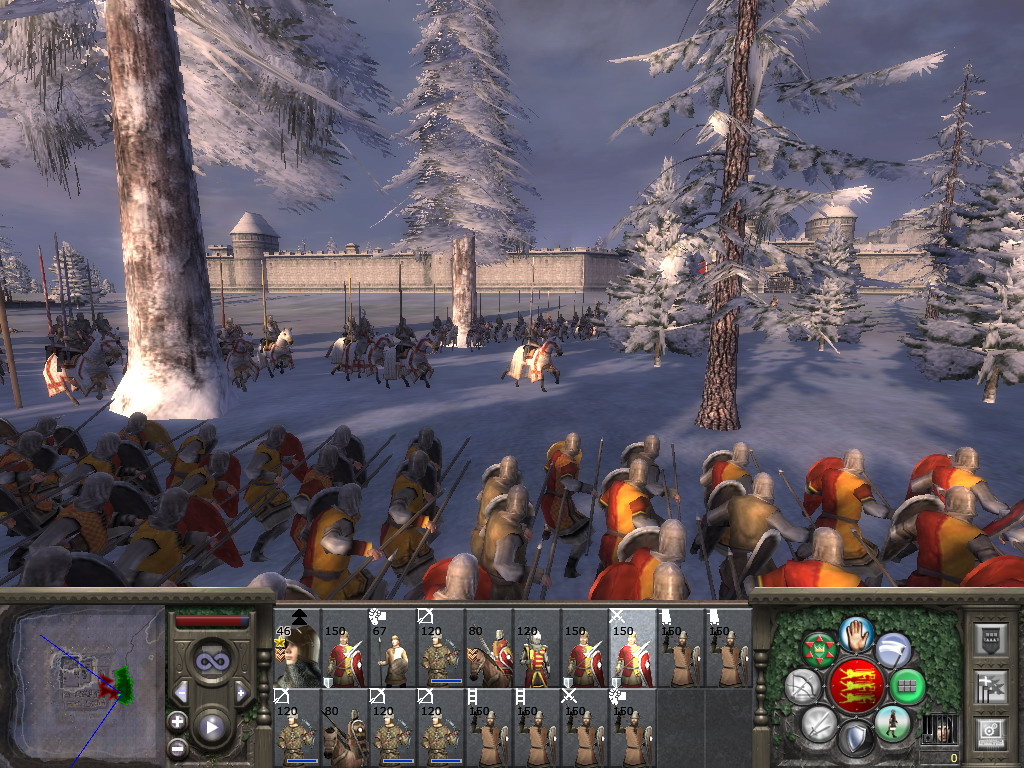Increase battle speed with right arrow
The height and width of the screenshot is (768, 1024).
point(241,692)
